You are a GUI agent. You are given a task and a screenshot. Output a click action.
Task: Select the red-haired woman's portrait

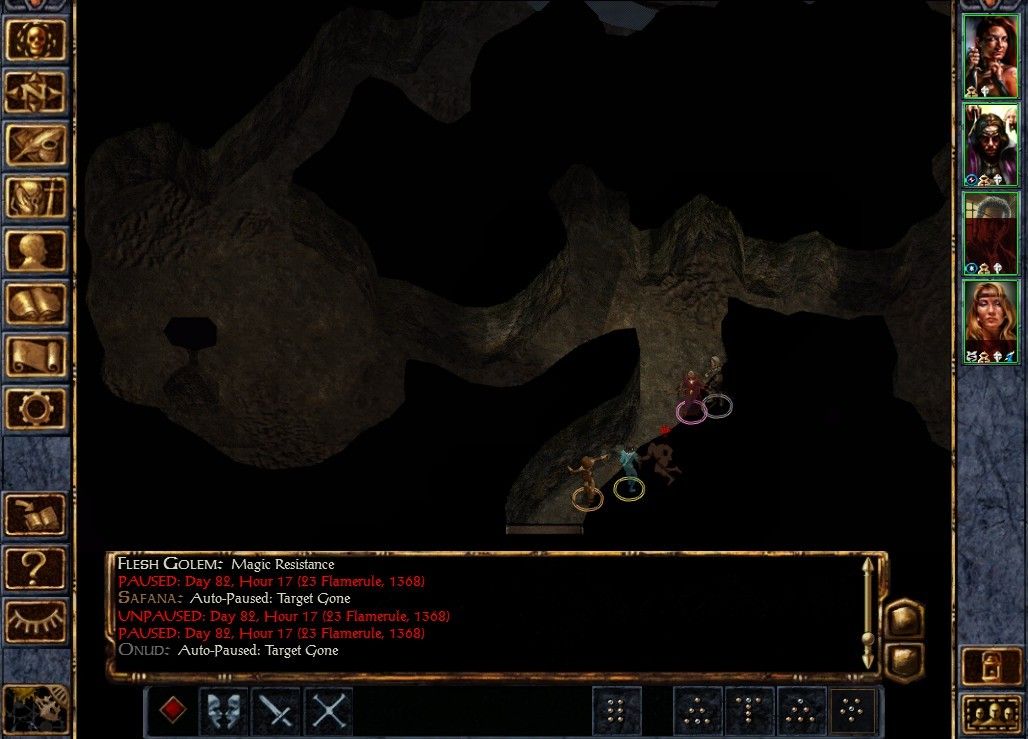coord(990,56)
